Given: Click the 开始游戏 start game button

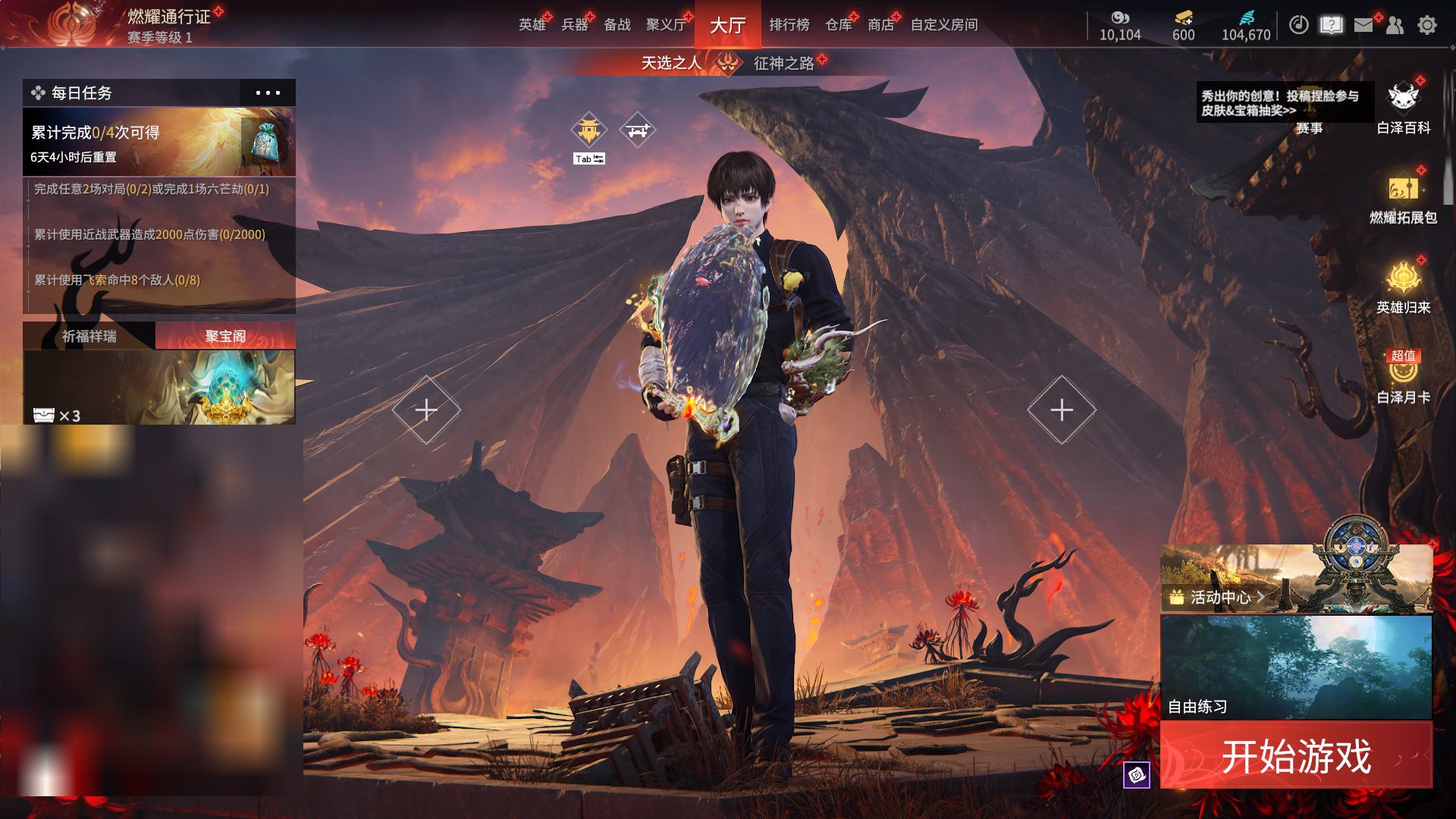Looking at the screenshot, I should 1296,756.
